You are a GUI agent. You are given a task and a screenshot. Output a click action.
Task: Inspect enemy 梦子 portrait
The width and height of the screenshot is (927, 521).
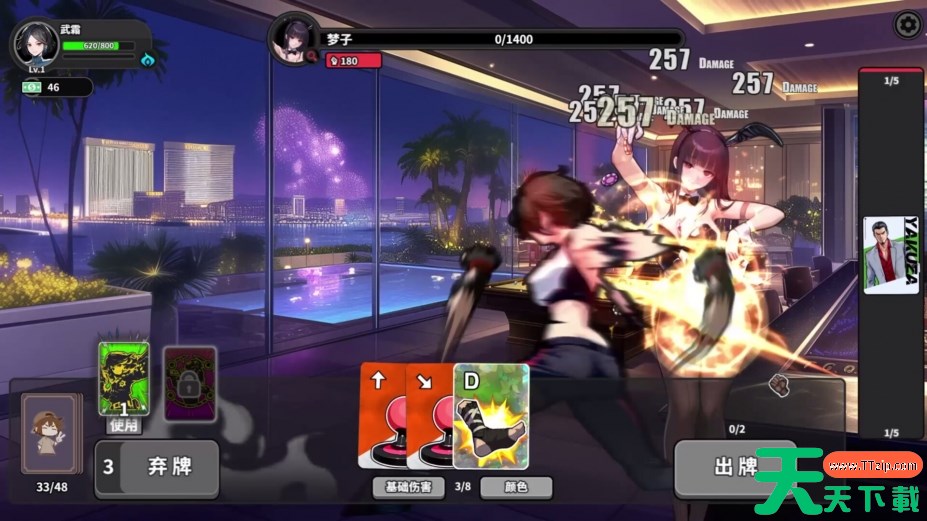(295, 40)
